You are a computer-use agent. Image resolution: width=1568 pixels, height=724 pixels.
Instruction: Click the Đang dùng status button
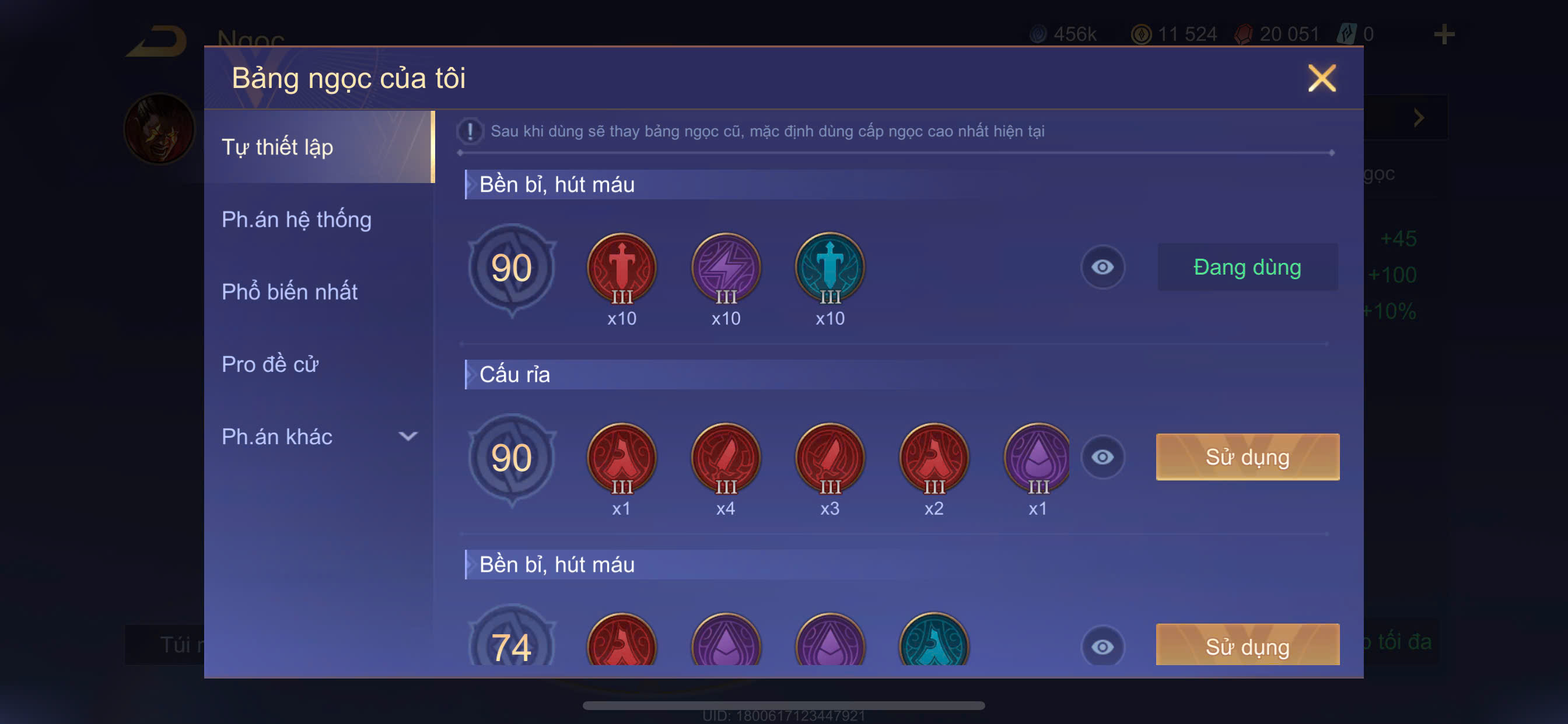[x=1247, y=267]
